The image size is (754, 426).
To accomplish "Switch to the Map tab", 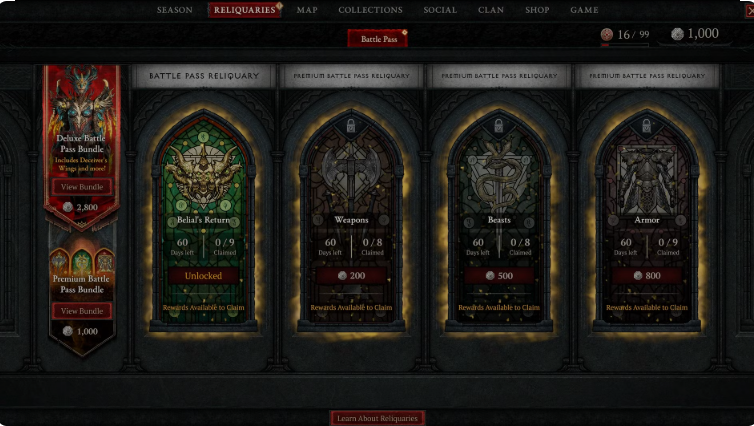I will coord(307,10).
